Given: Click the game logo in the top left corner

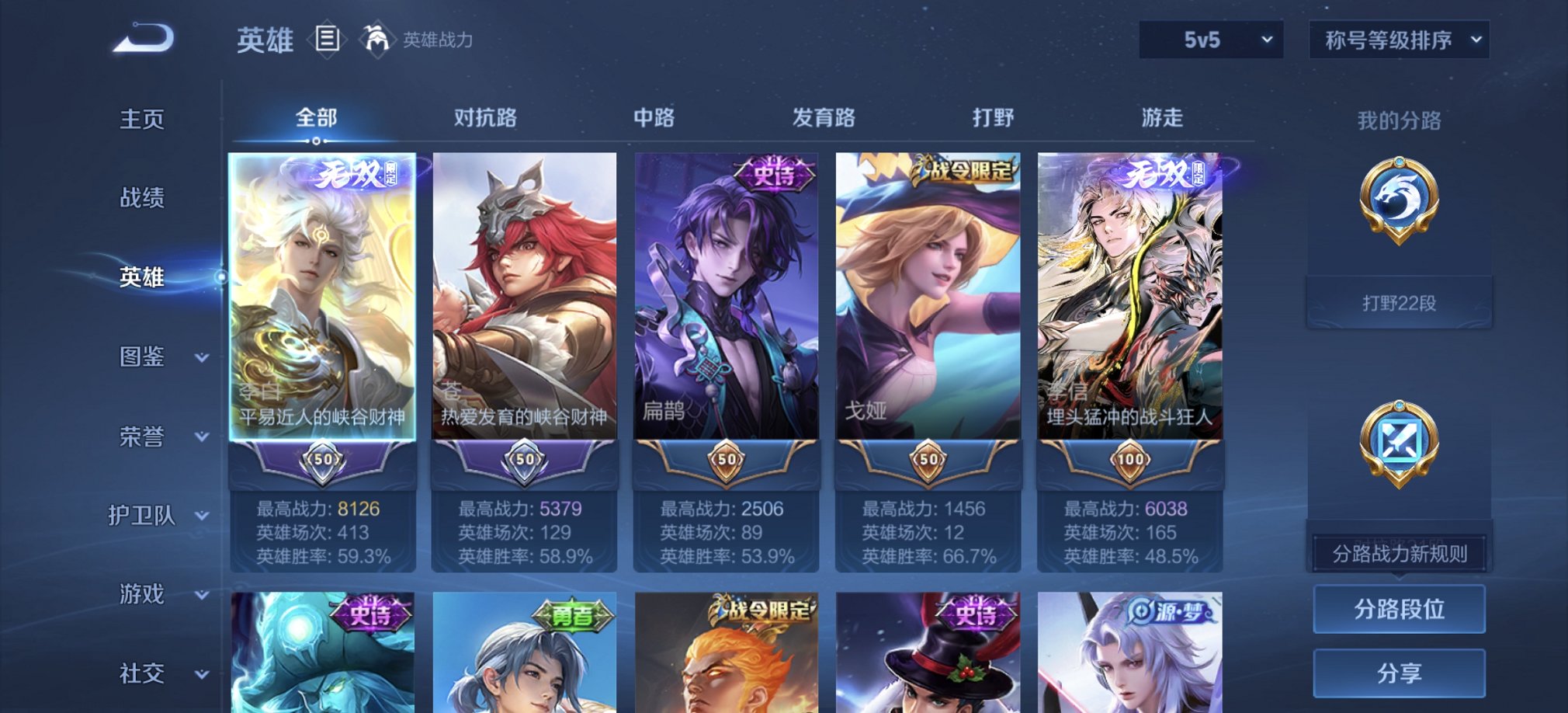Looking at the screenshot, I should [x=144, y=37].
